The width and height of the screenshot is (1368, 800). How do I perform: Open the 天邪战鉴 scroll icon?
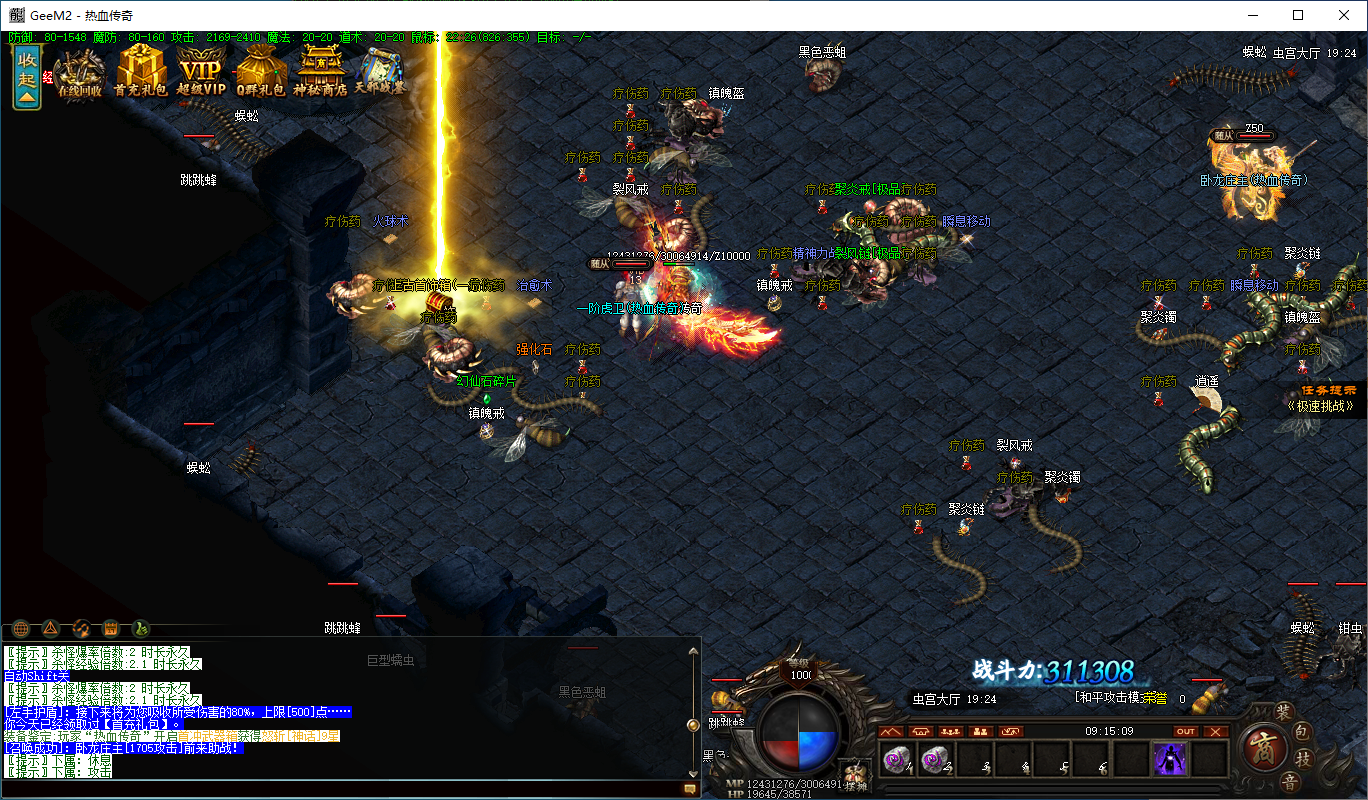point(381,72)
